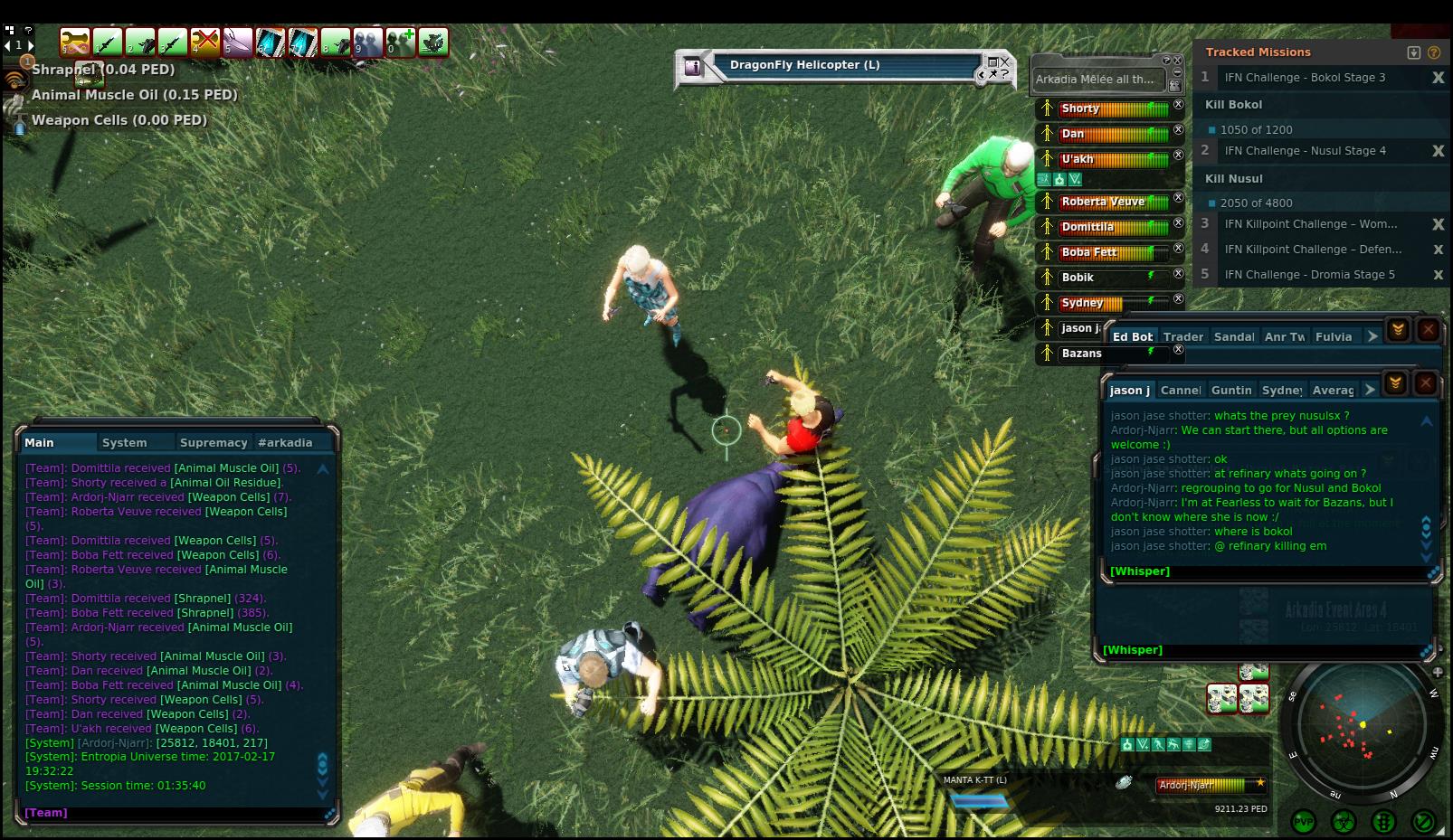This screenshot has height=840, width=1453.
Task: Stop tracking the Bokol Stage 3 mission
Action: [x=1438, y=78]
